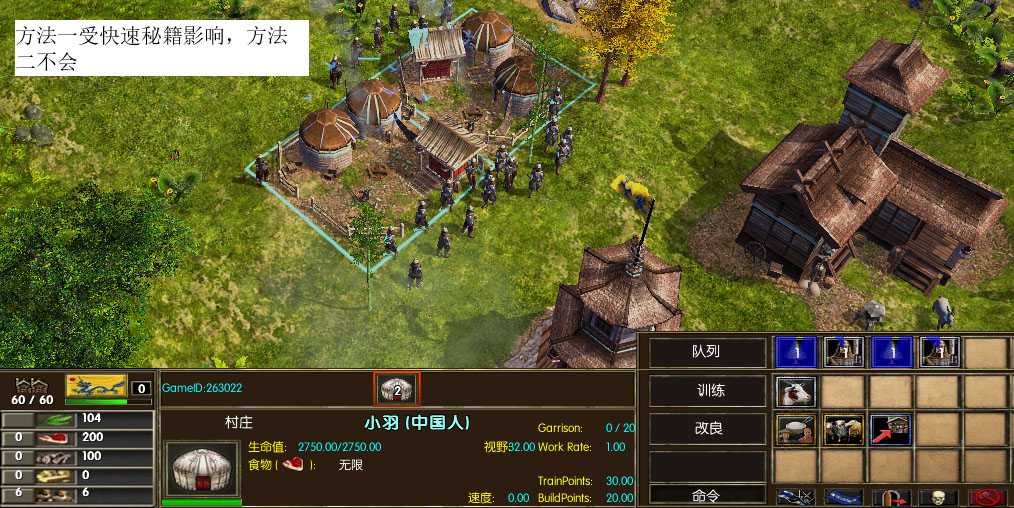This screenshot has height=508, width=1014.
Task: Click the red prohibited-sign command button
Action: [985, 497]
